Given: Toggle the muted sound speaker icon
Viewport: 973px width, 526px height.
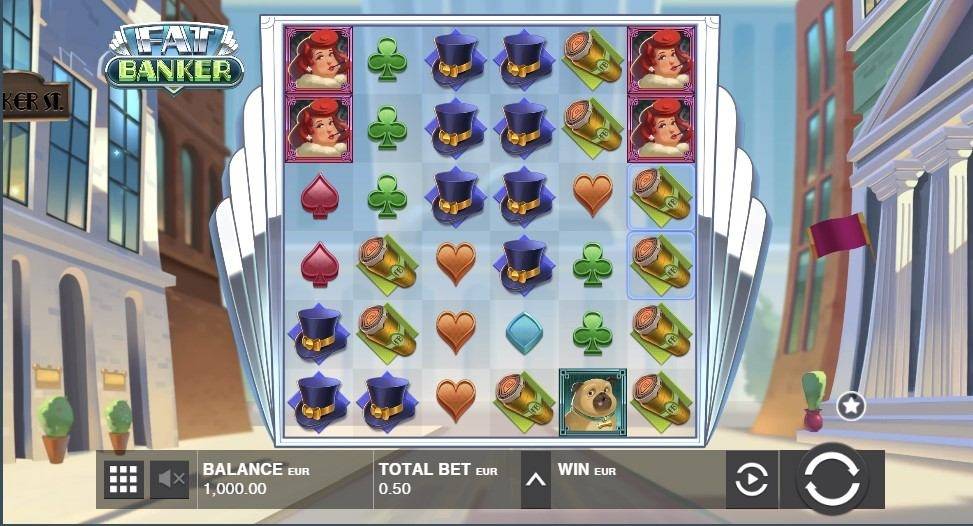Looking at the screenshot, I should tap(170, 480).
